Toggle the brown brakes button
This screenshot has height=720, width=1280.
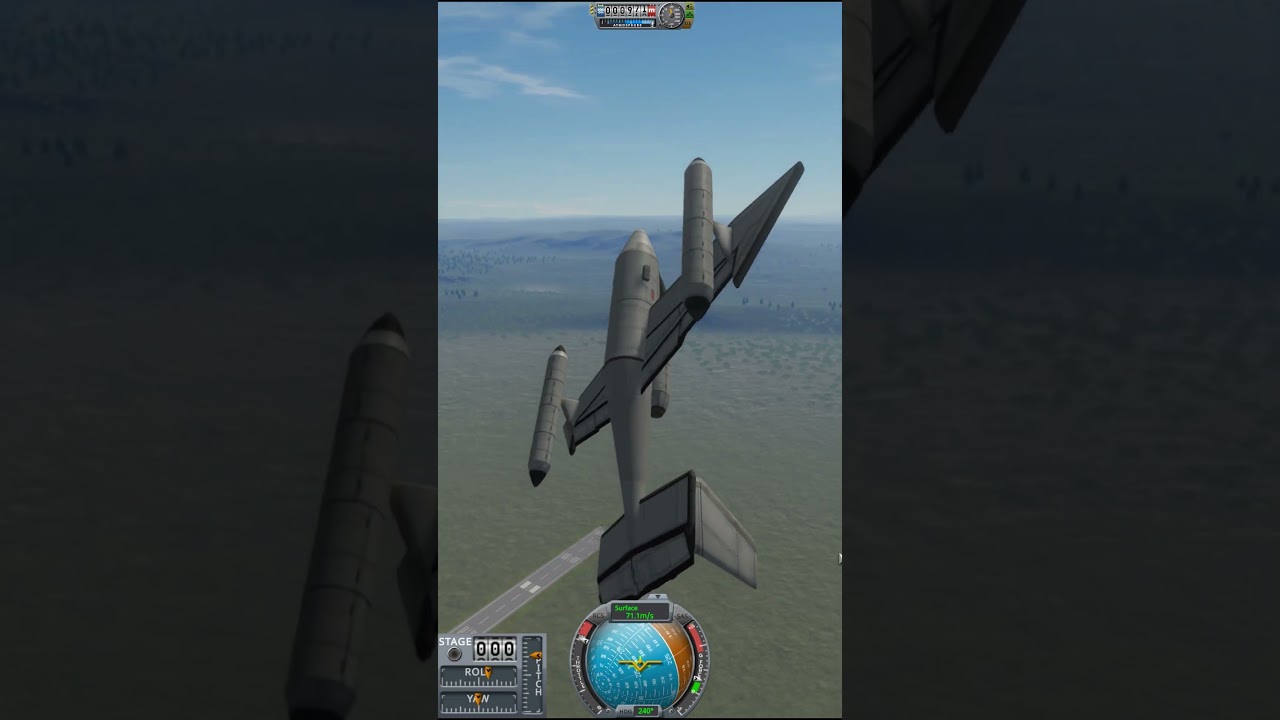(x=689, y=22)
